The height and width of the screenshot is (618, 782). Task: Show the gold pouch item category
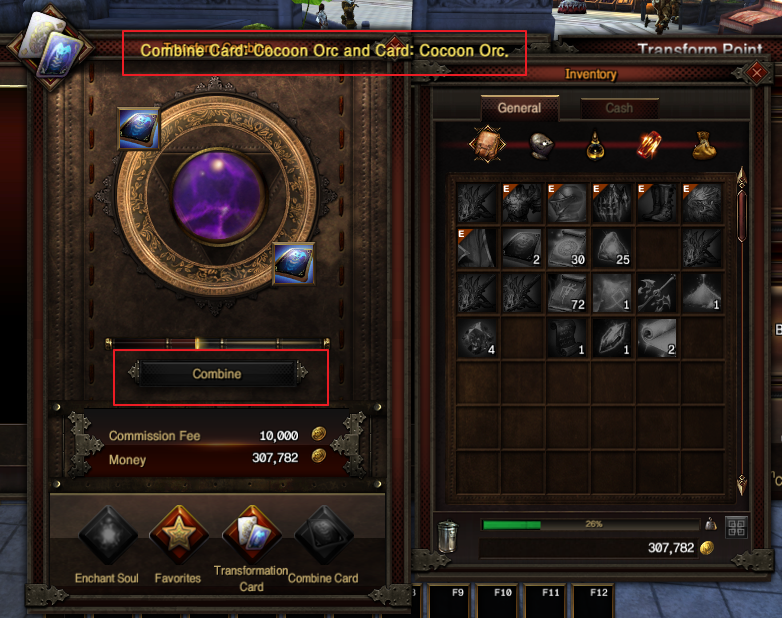(x=705, y=147)
